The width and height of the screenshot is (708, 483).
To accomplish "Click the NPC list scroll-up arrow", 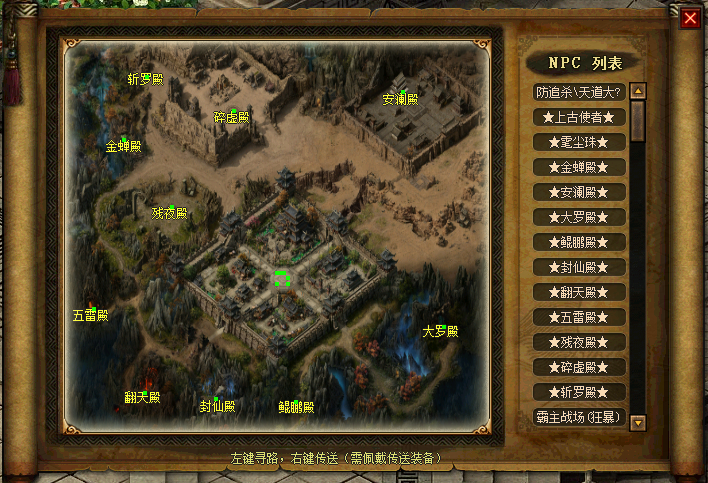I will pyautogui.click(x=638, y=91).
